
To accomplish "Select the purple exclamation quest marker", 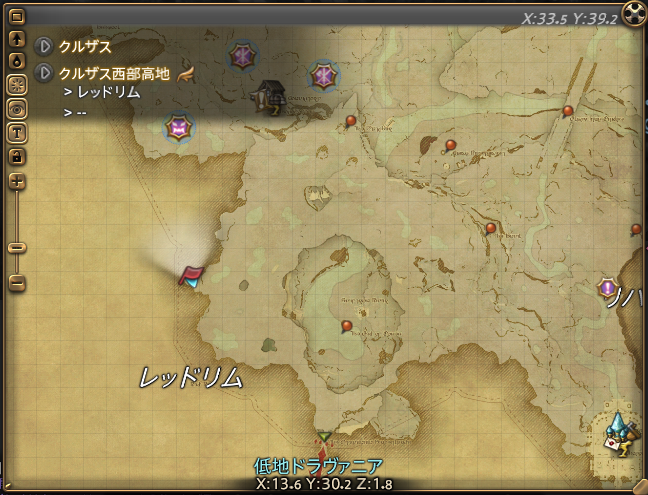I will tap(607, 288).
